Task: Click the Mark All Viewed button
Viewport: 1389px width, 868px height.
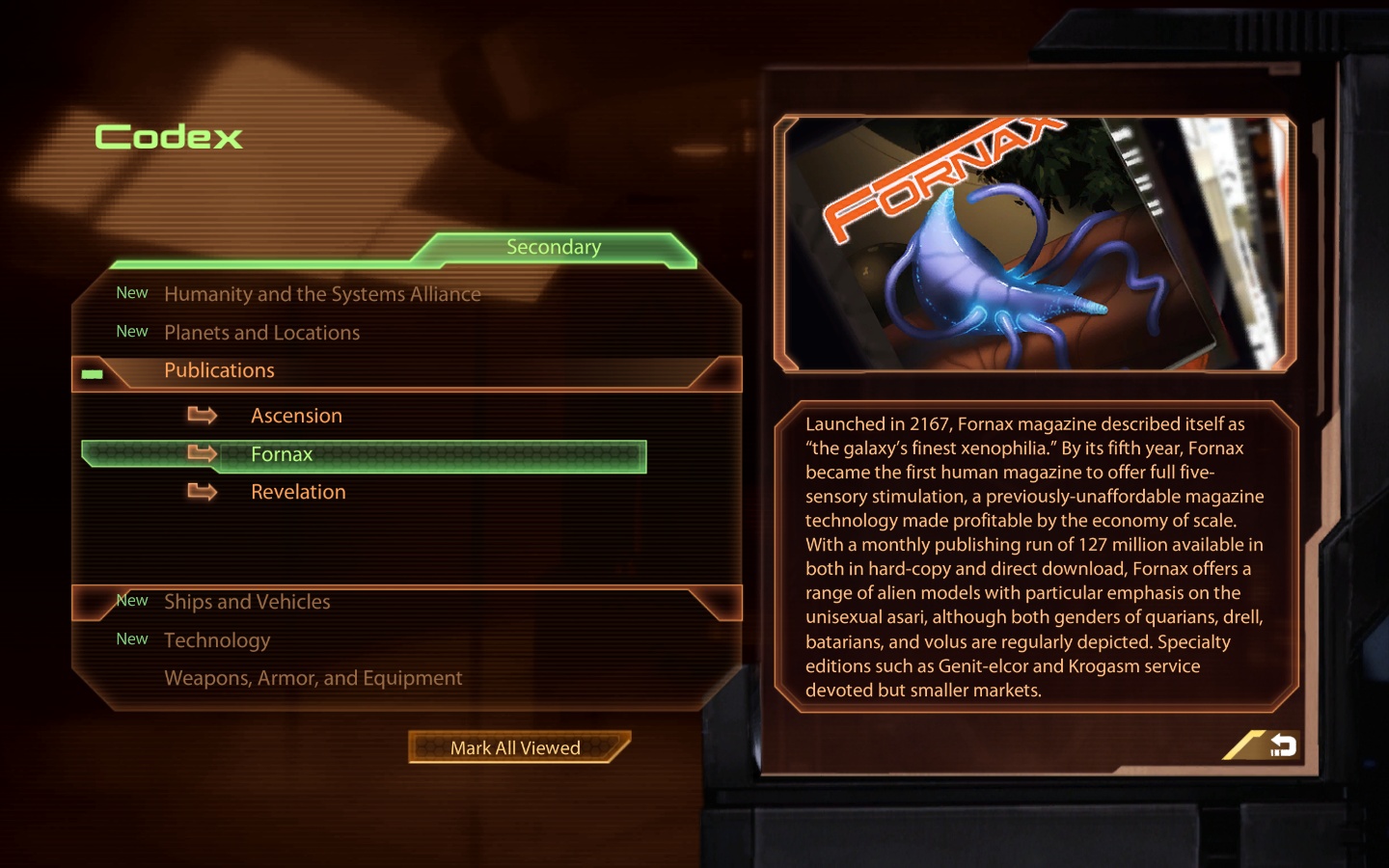Action: tap(516, 747)
